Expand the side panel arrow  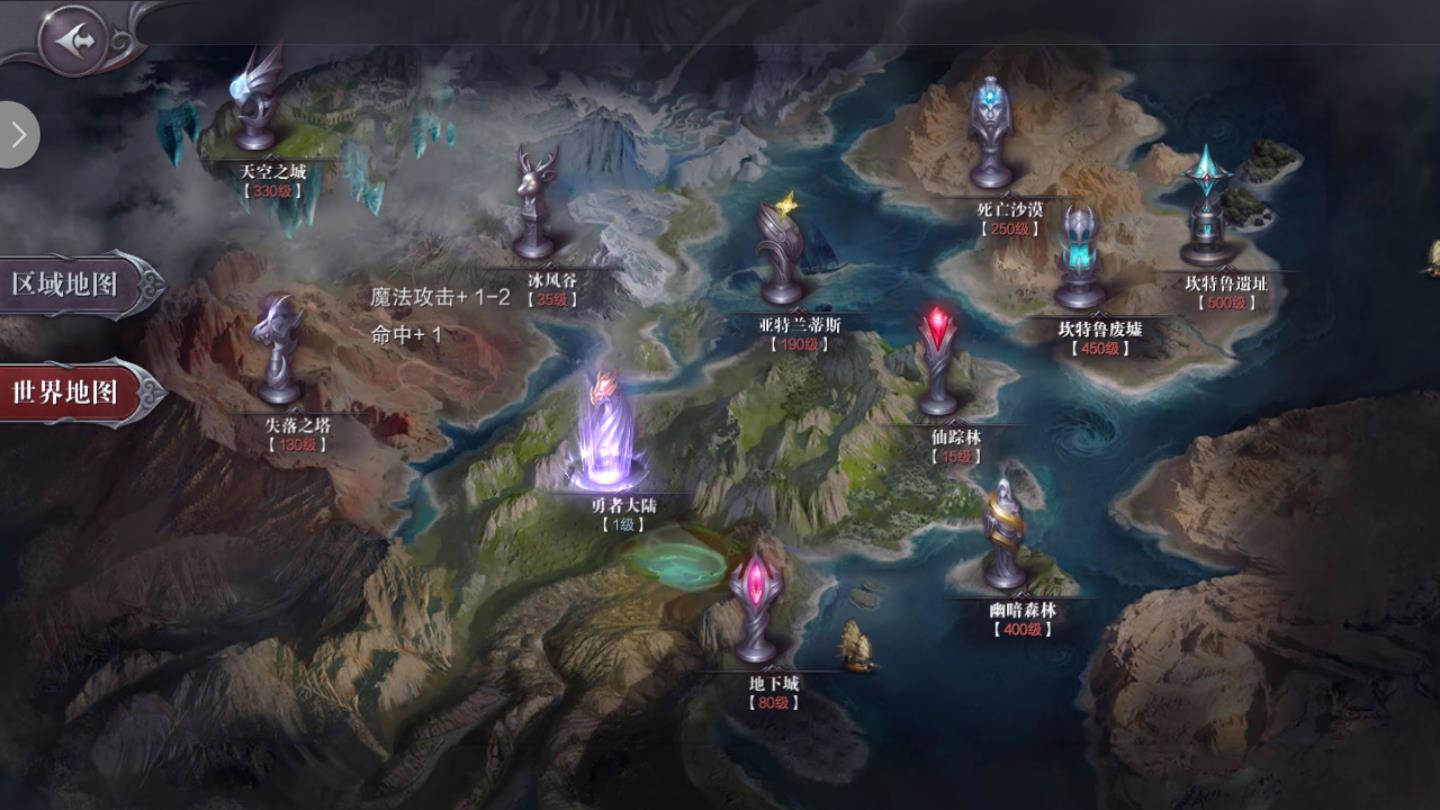pos(18,135)
